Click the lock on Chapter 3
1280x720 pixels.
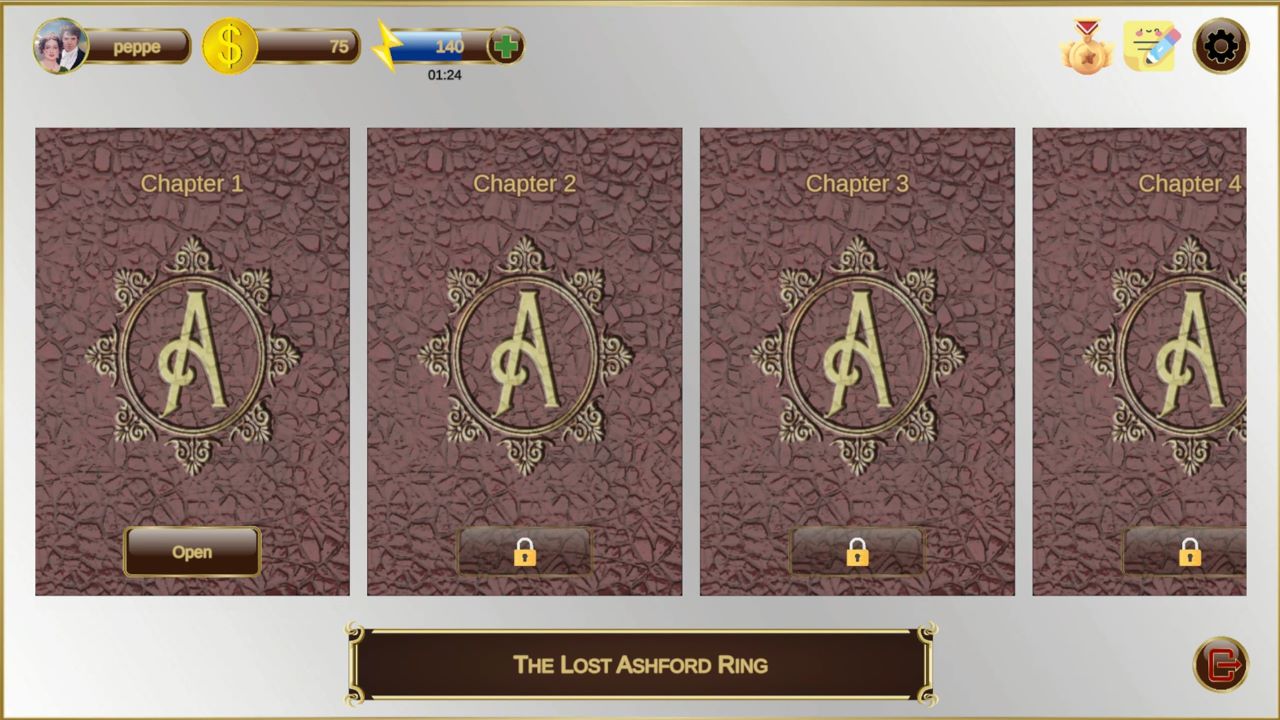tap(857, 552)
